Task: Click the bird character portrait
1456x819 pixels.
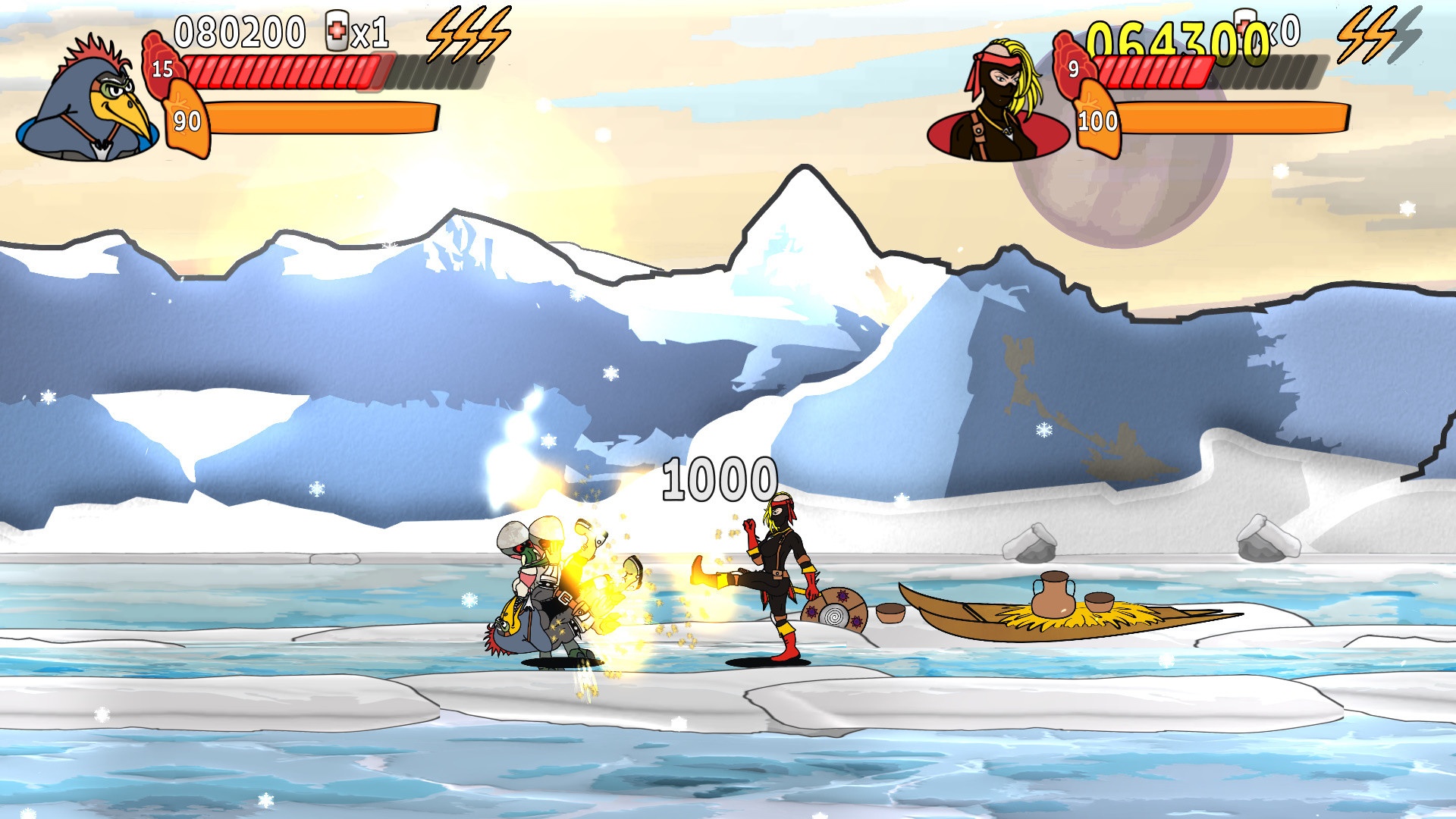Action: coord(89,102)
